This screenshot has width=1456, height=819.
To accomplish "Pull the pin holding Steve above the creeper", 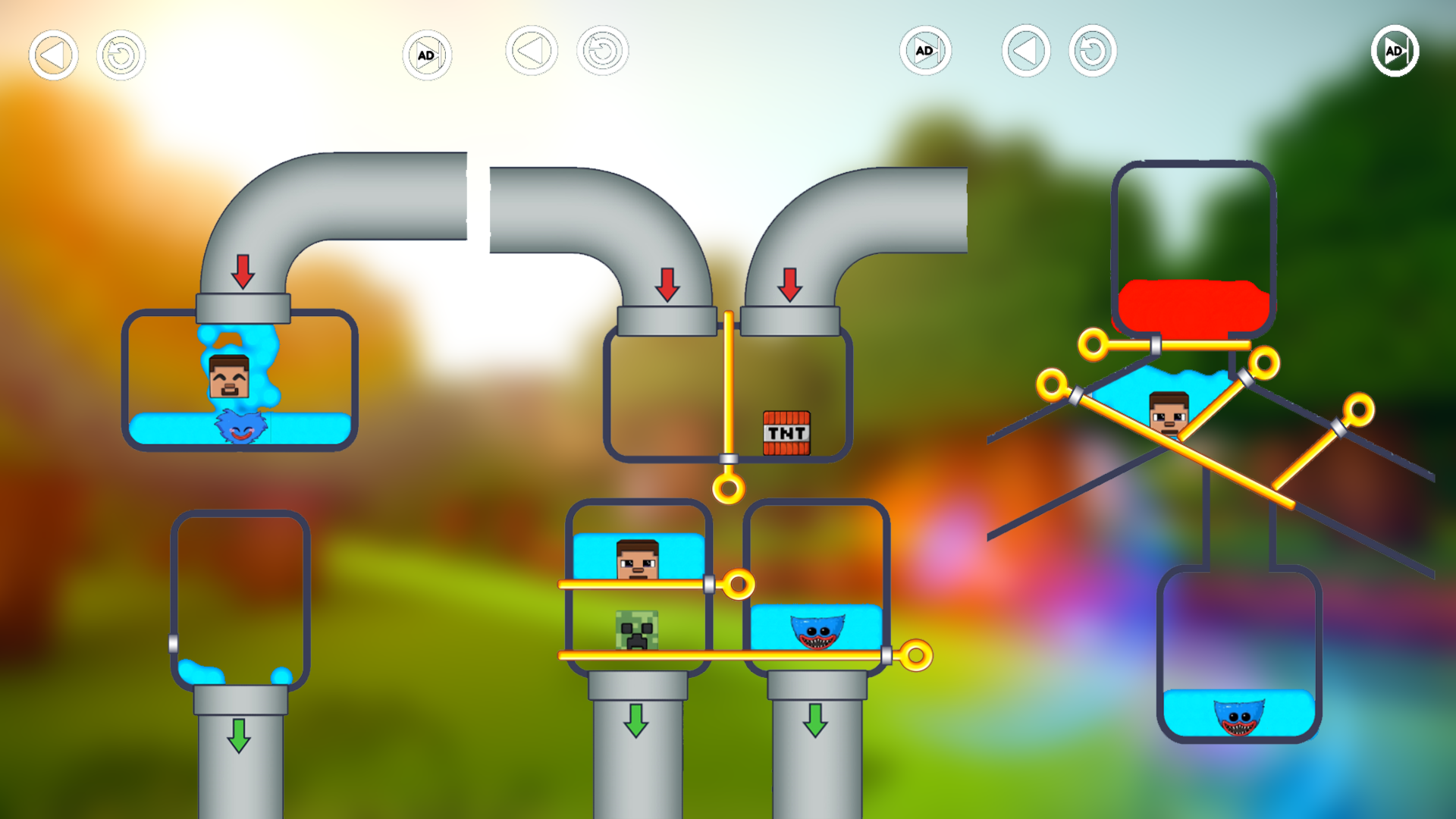I will [x=739, y=584].
